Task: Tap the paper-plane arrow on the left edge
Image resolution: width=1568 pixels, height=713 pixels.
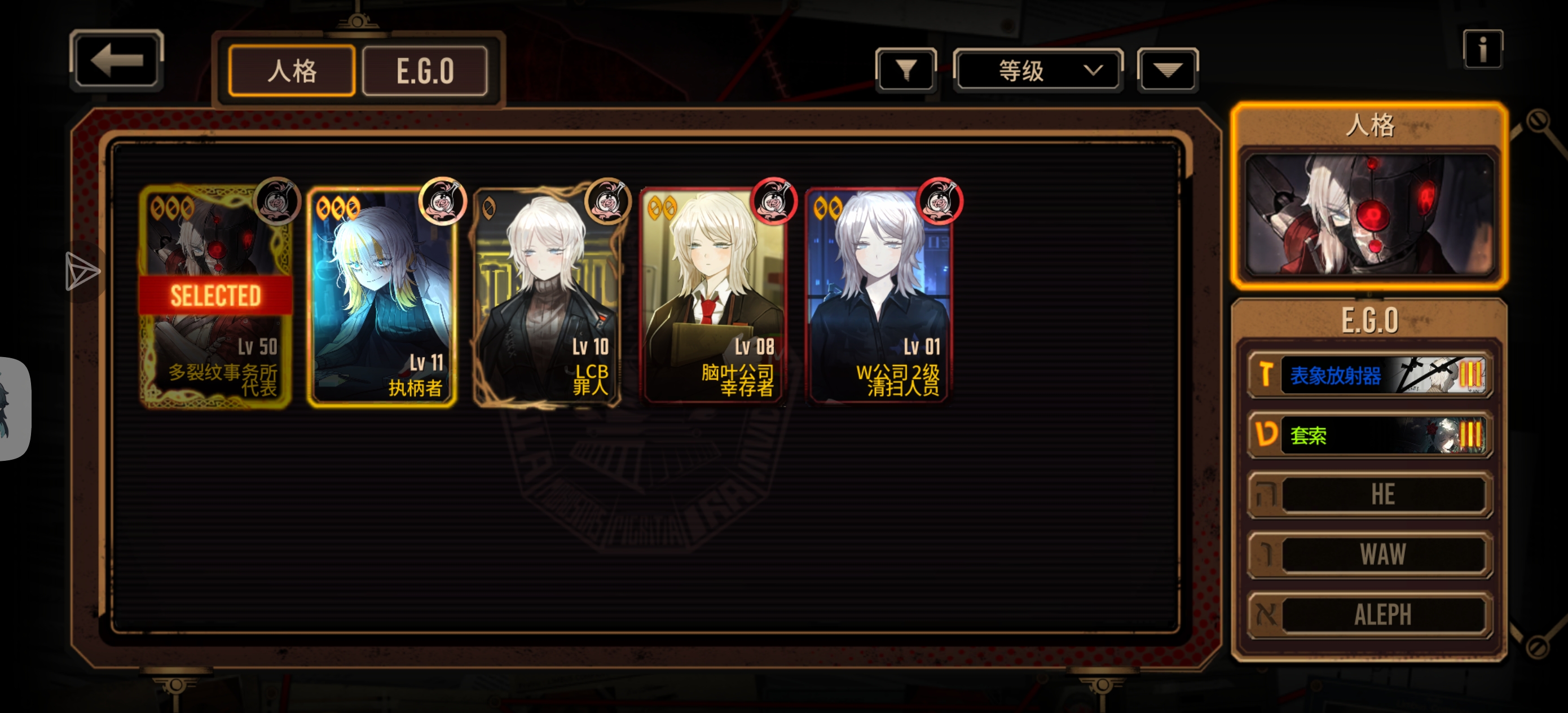Action: point(82,271)
